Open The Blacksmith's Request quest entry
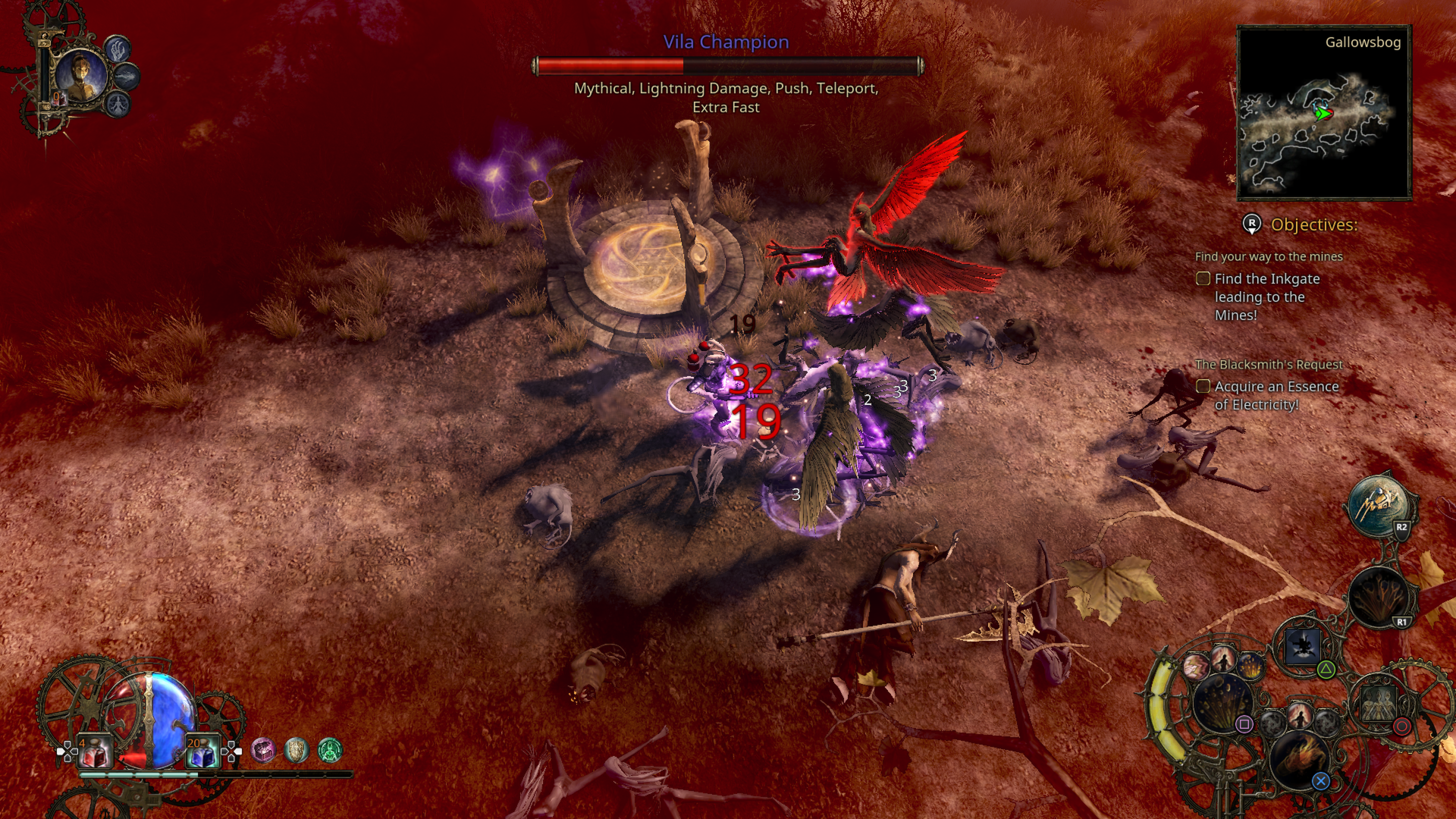Screen dimensions: 1456x819 point(1269,364)
